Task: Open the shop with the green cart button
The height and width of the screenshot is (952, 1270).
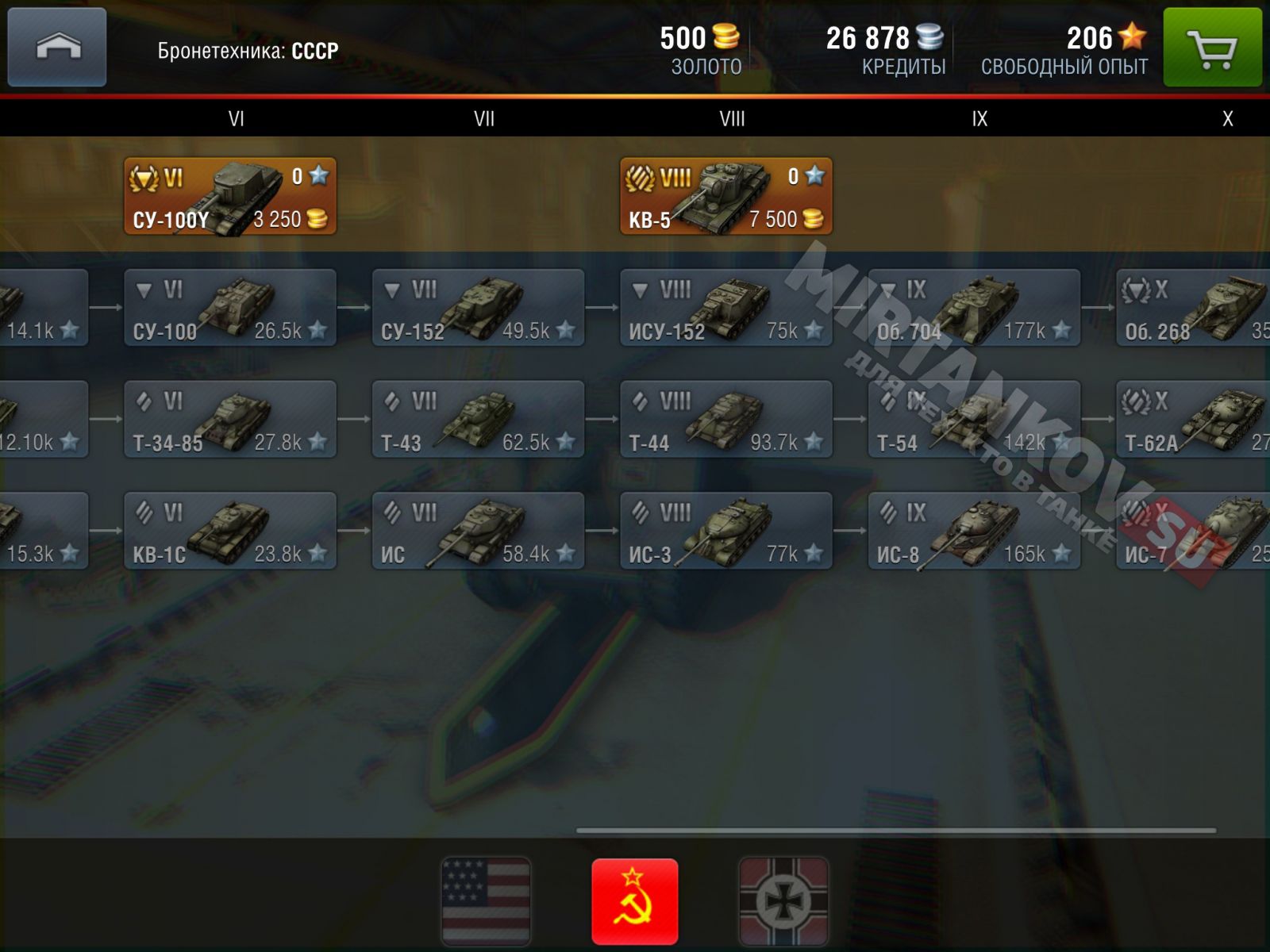Action: pyautogui.click(x=1212, y=48)
